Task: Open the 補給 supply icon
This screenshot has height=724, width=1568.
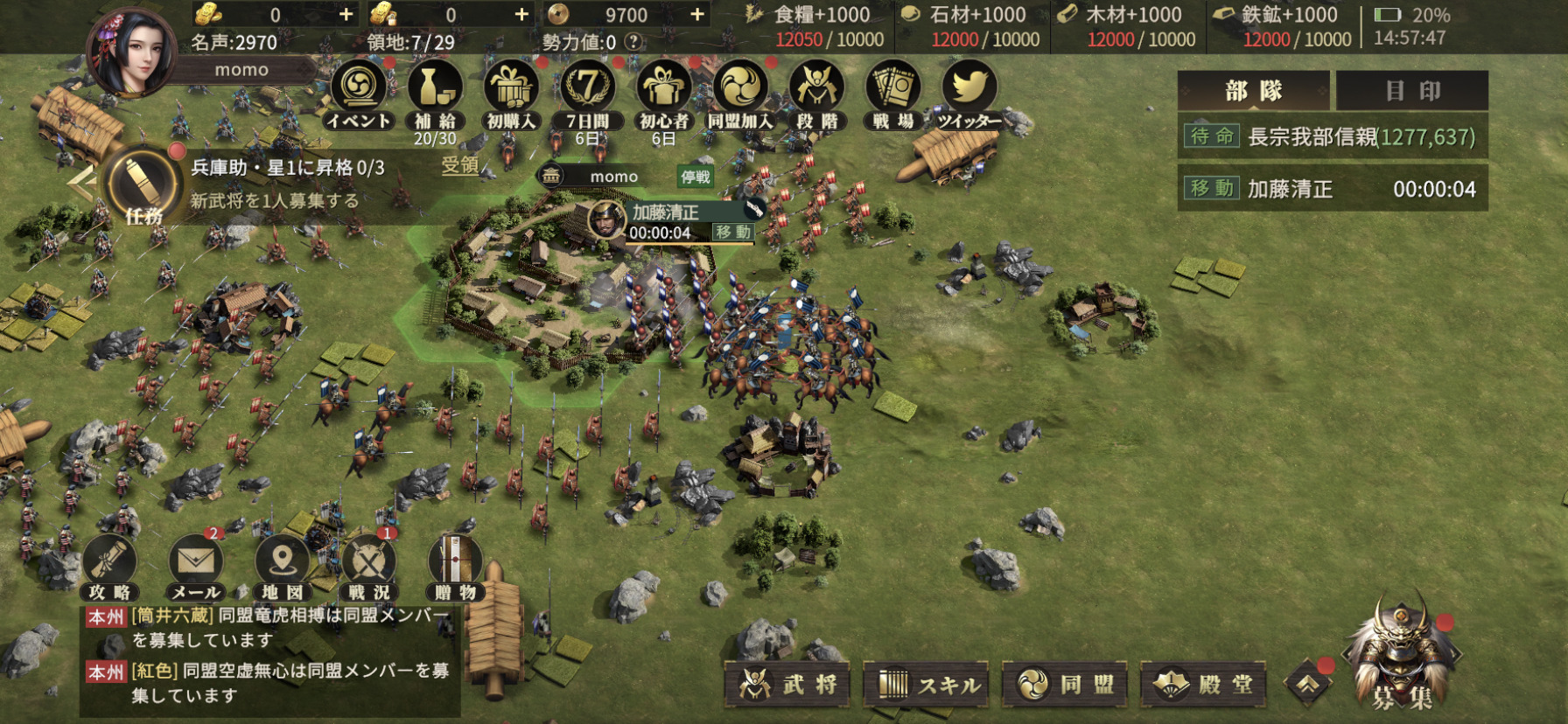Action: [x=435, y=94]
